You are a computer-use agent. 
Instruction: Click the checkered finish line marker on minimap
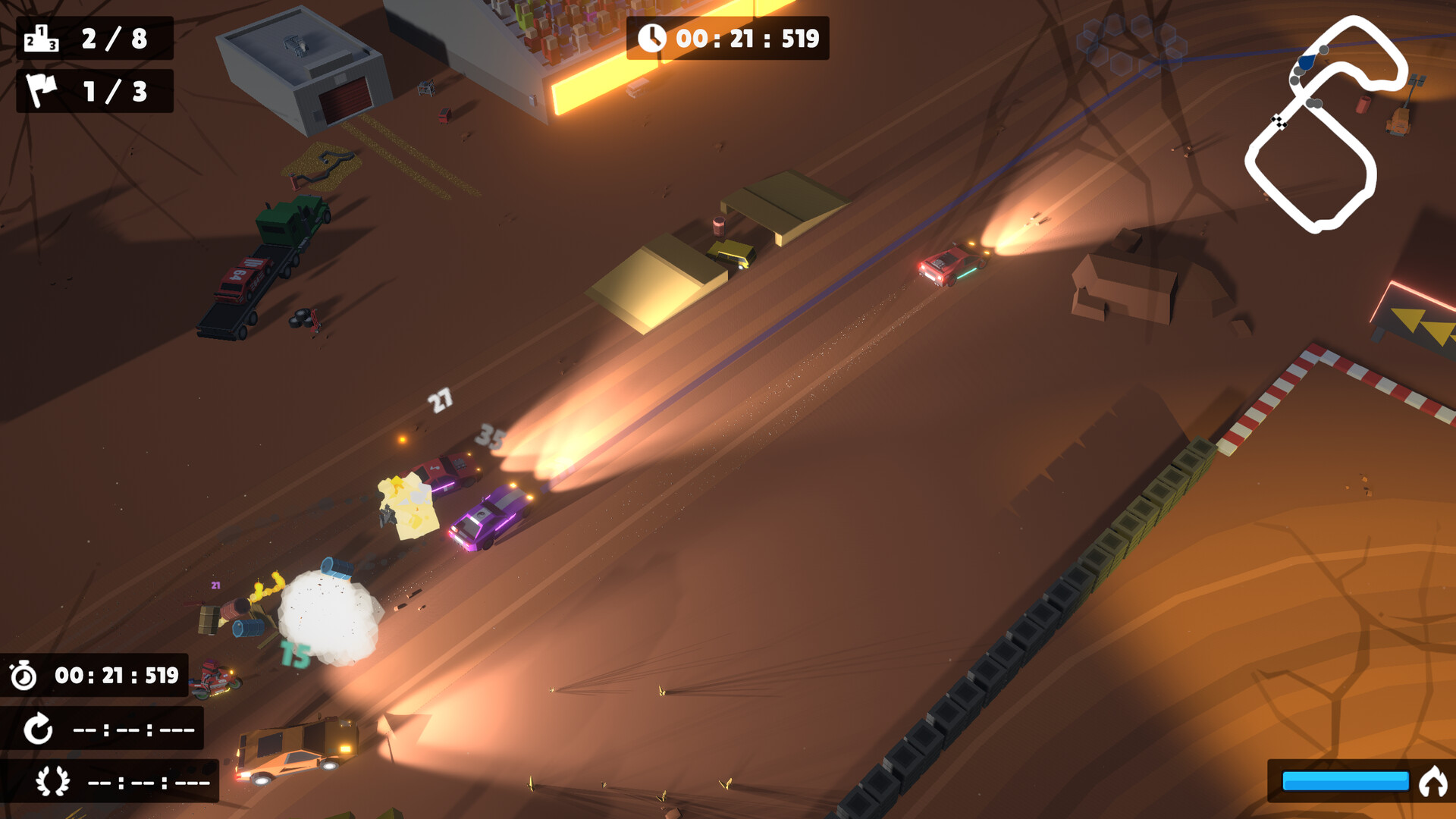[1279, 121]
